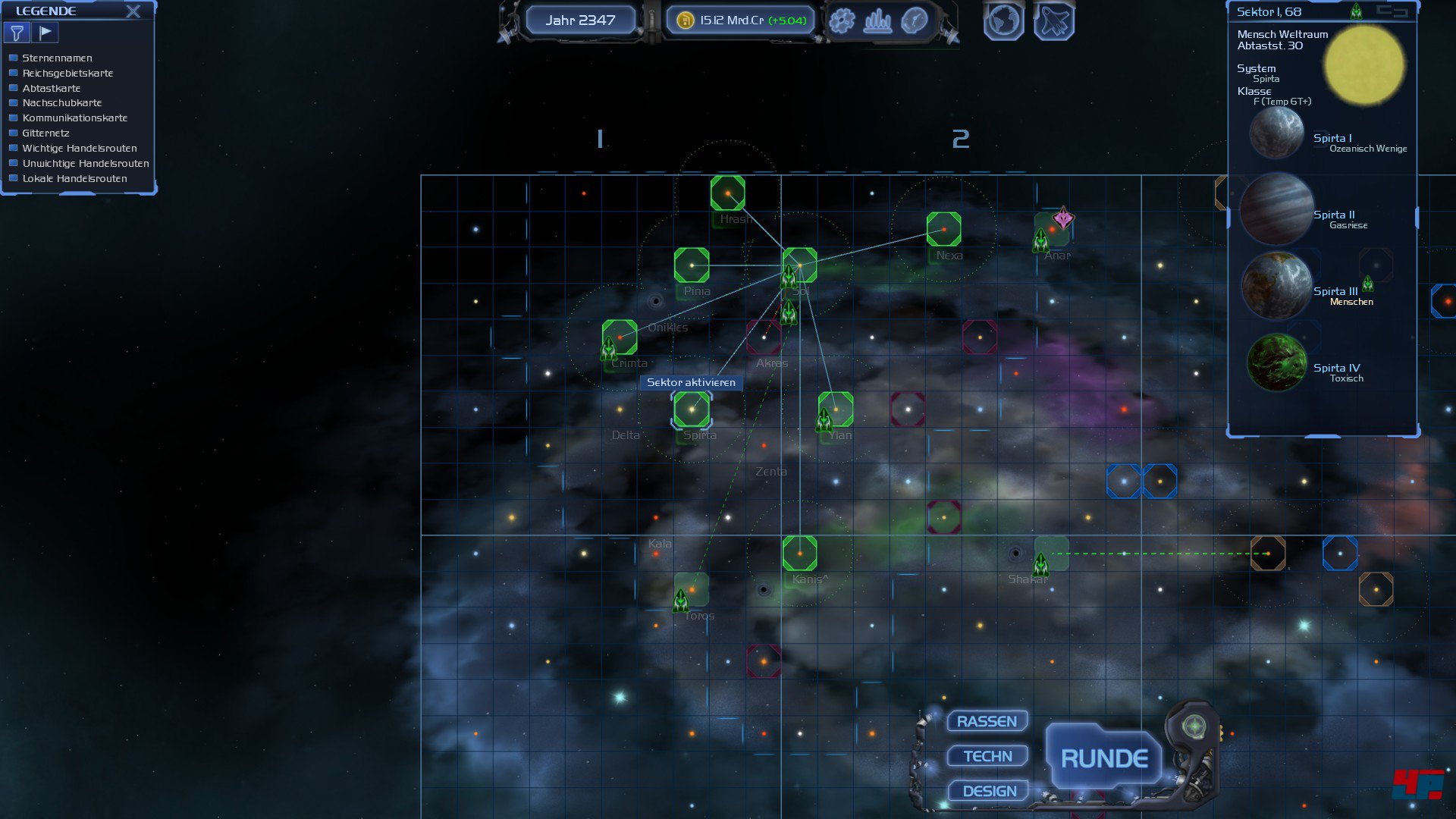Screen dimensions: 1456x819
Task: Toggle the Abtastkarte overlay
Action: [13, 88]
